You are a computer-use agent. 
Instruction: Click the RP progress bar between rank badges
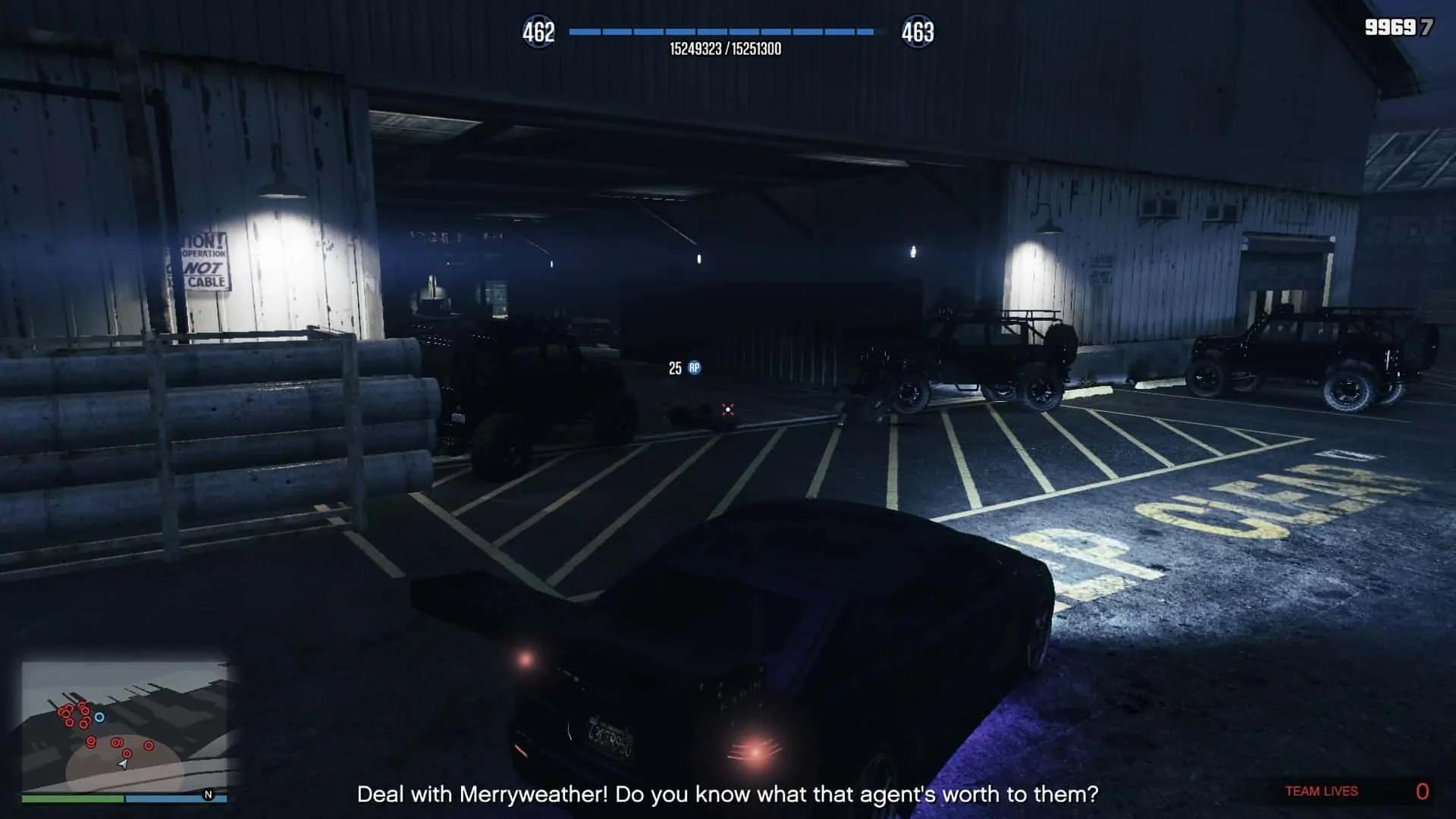tap(724, 33)
